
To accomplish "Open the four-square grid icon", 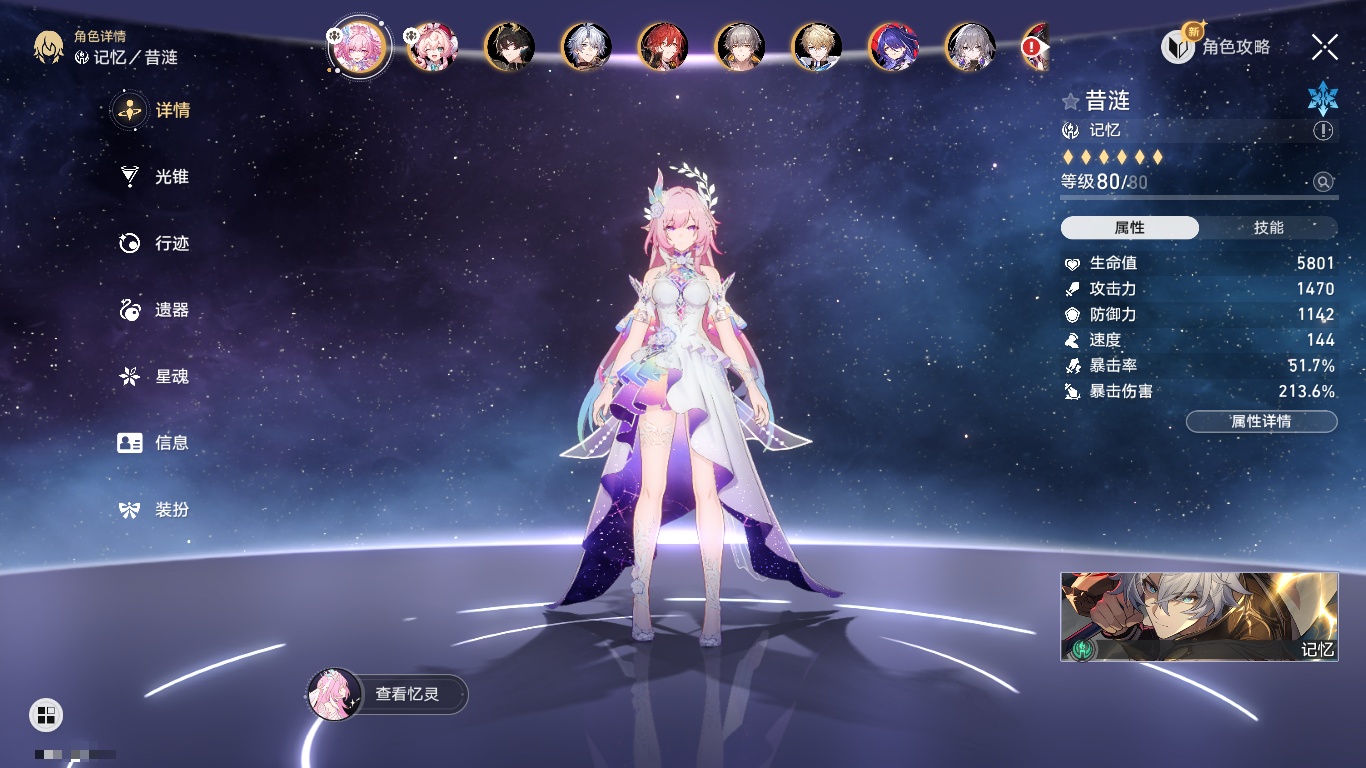I will (46, 714).
